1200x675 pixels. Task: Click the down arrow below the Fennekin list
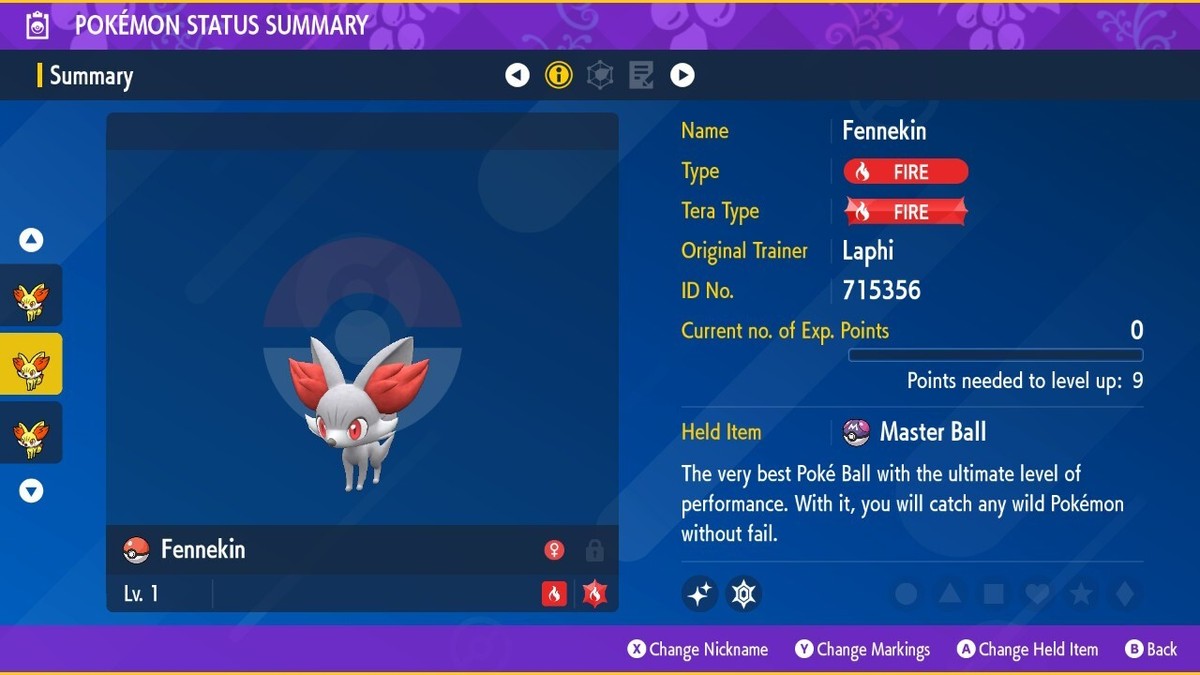(32, 491)
